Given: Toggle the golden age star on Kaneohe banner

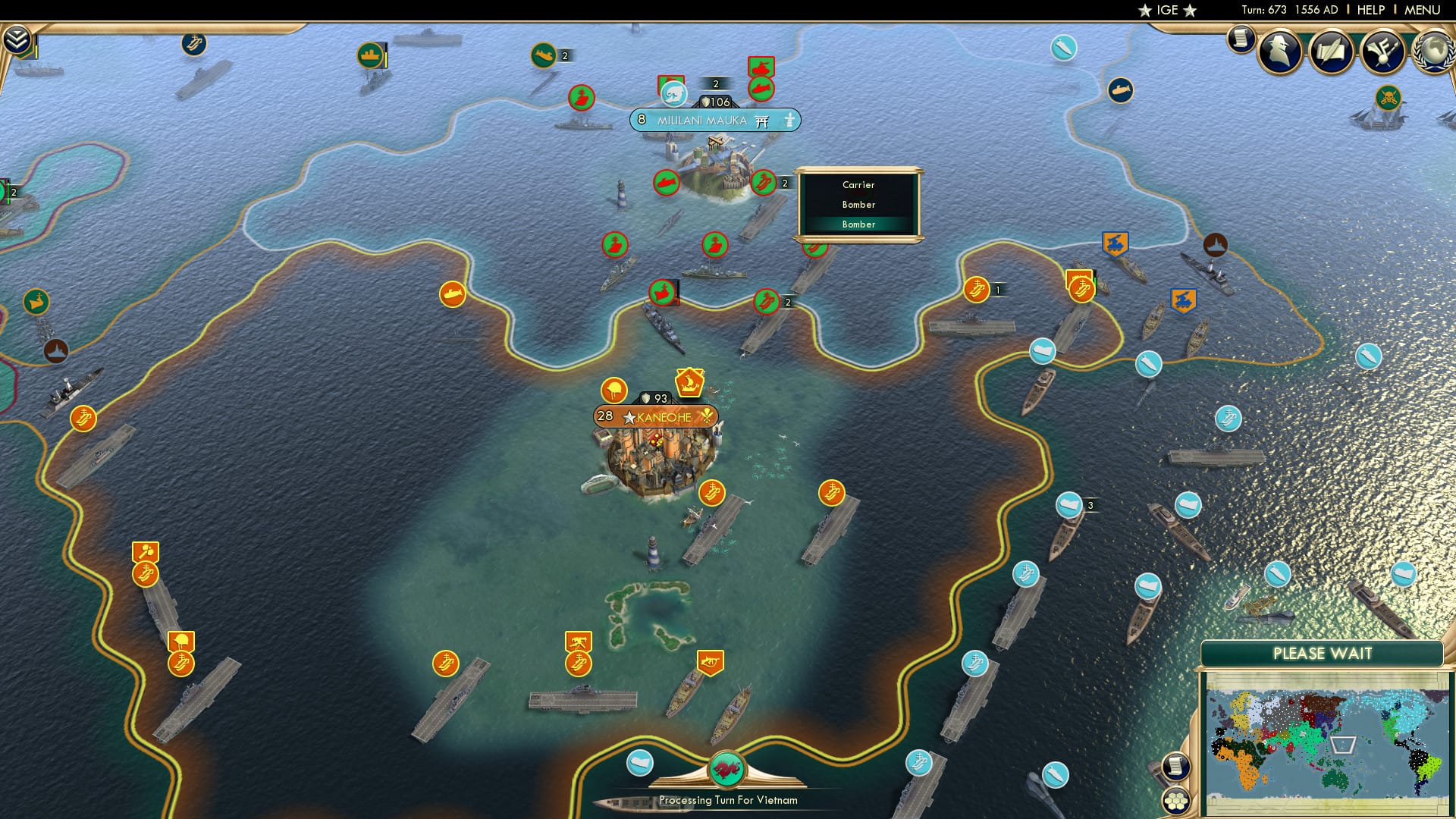Looking at the screenshot, I should coord(629,415).
